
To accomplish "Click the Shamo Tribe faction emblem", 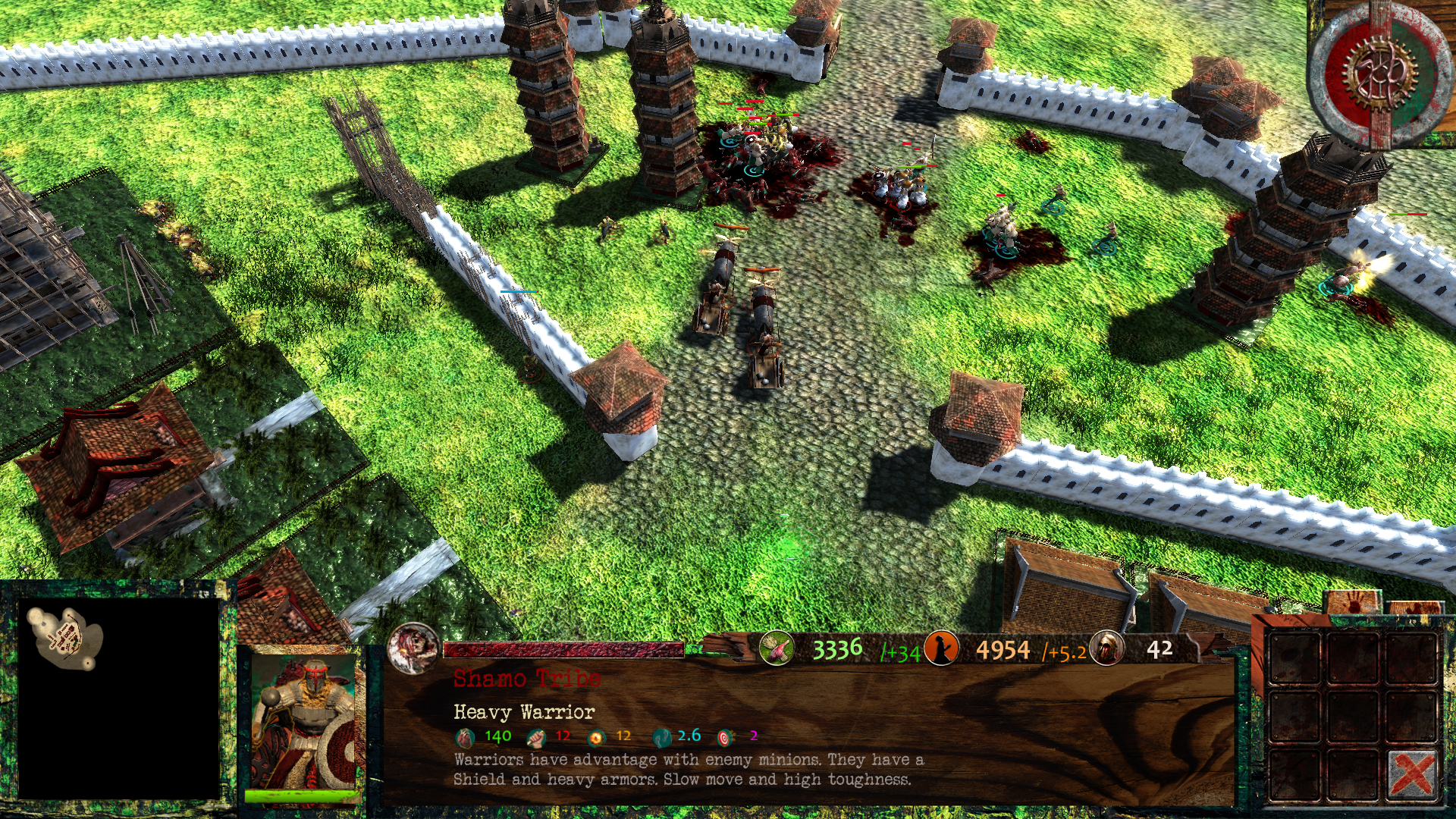I will click(413, 648).
